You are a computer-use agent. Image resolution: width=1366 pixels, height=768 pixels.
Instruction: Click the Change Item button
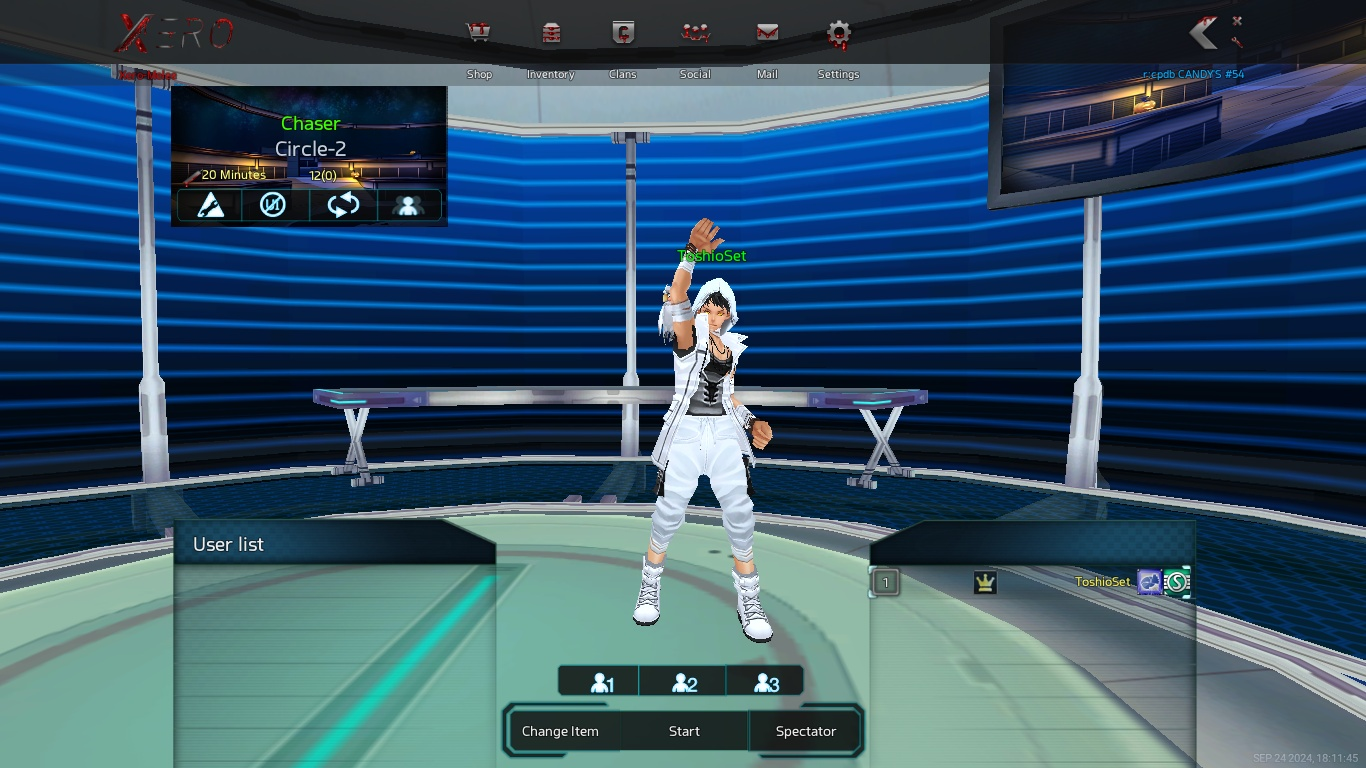click(560, 731)
